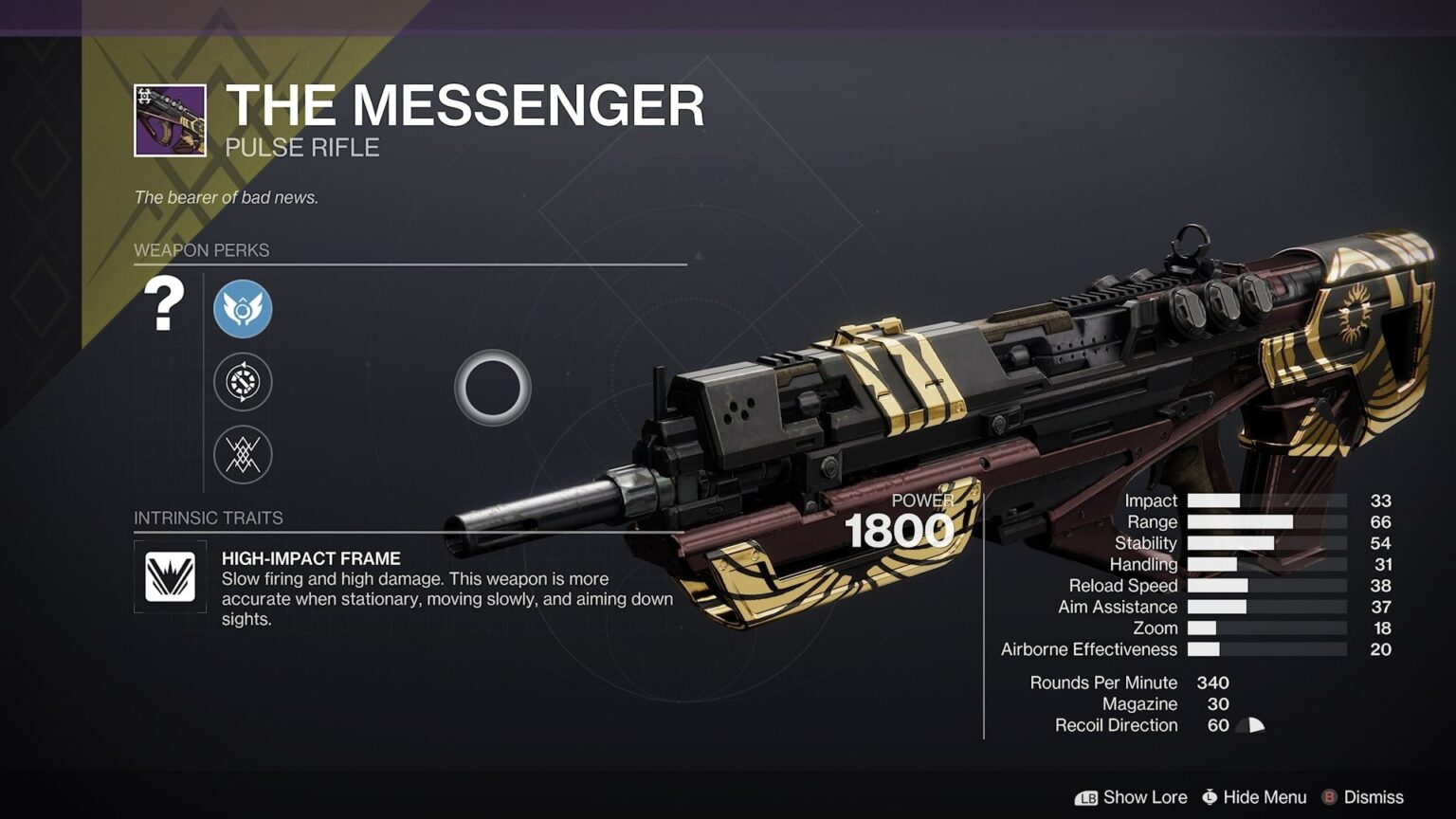Select the blue highlighted perk icon
This screenshot has height=819, width=1456.
(x=243, y=309)
